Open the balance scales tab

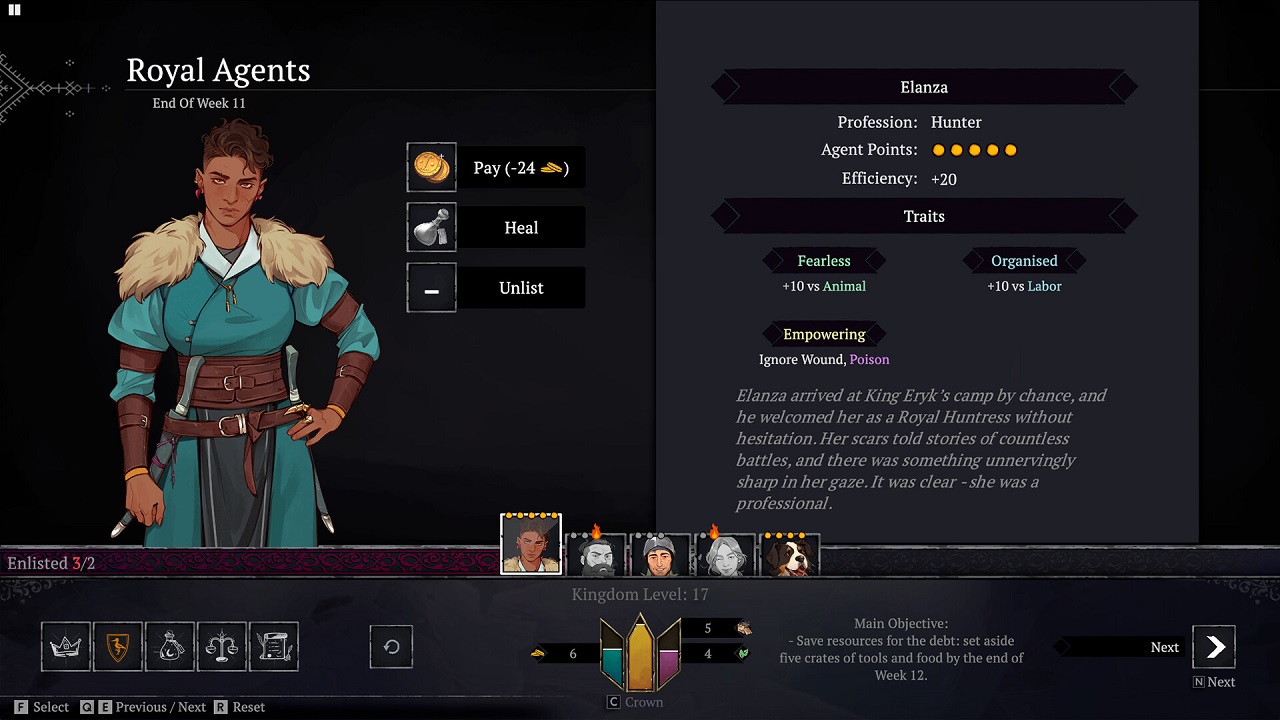(222, 647)
